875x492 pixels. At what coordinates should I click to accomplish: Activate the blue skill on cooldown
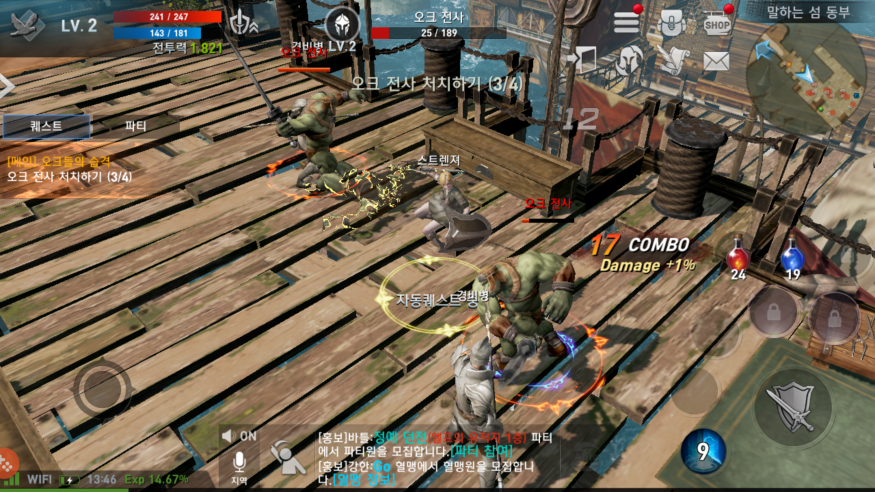coord(703,451)
